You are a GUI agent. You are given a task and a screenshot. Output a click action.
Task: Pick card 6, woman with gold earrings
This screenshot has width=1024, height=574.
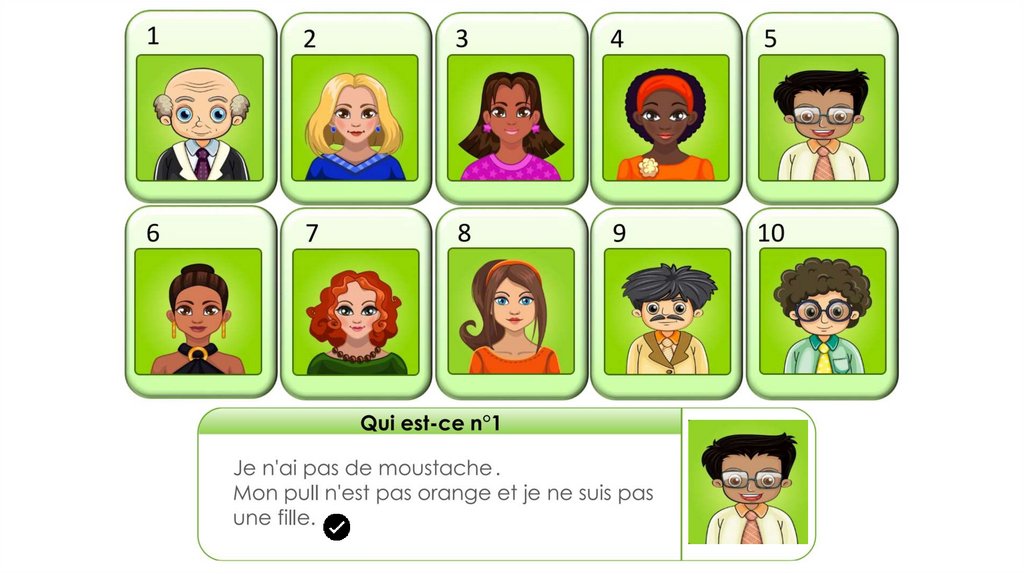pyautogui.click(x=199, y=311)
